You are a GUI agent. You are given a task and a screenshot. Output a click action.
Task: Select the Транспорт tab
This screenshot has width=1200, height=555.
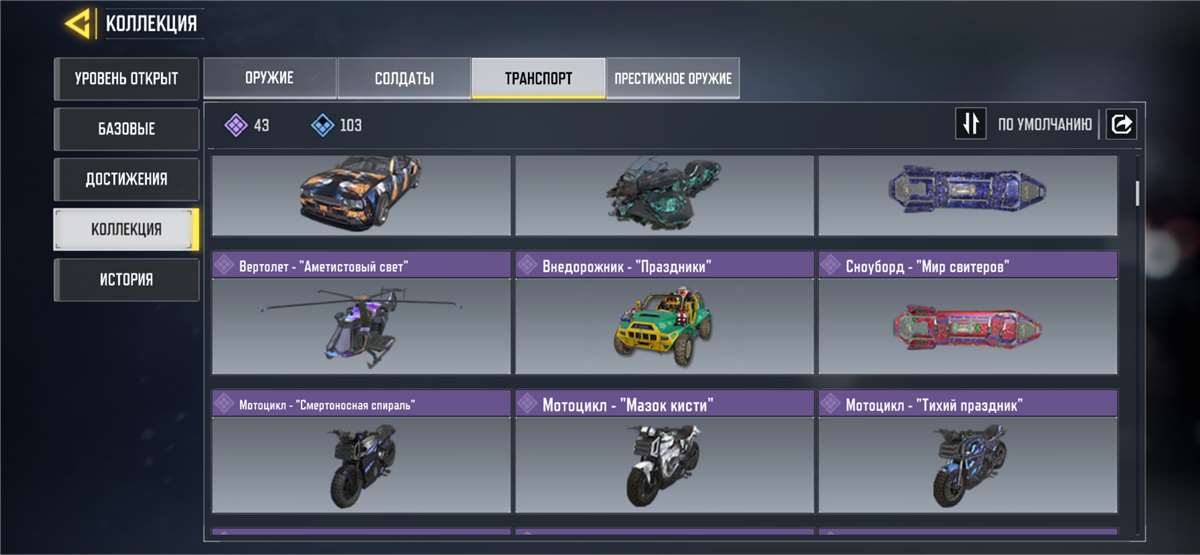click(538, 78)
